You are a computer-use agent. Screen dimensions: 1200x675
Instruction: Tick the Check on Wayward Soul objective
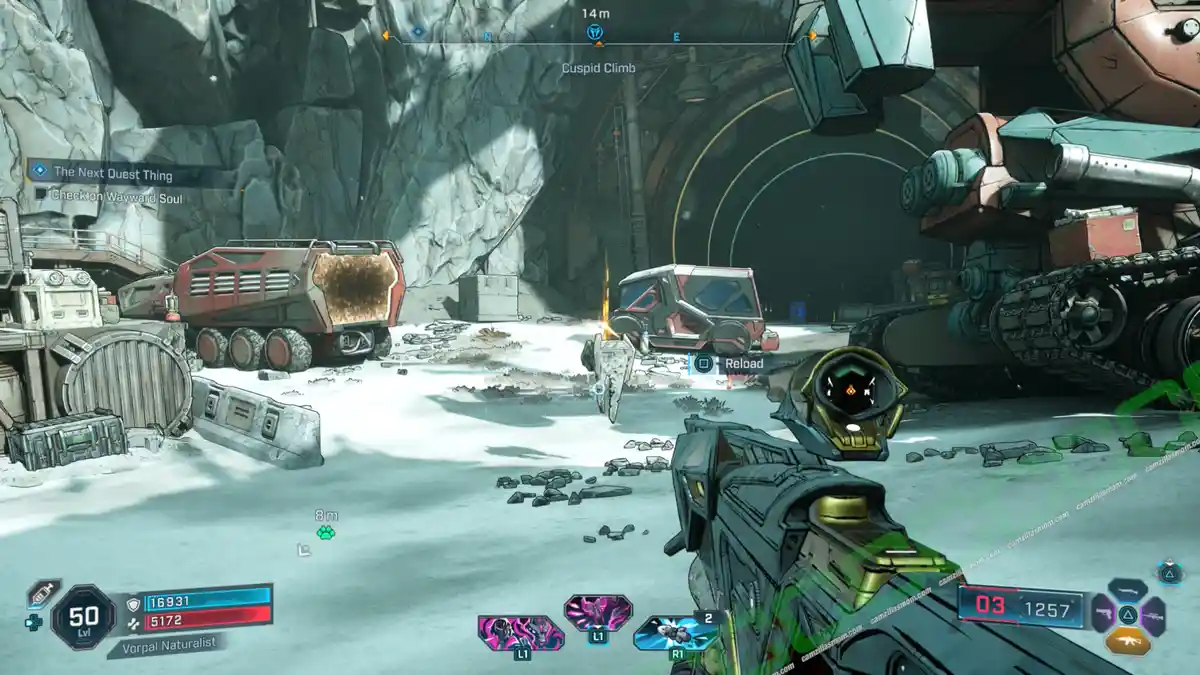click(41, 197)
